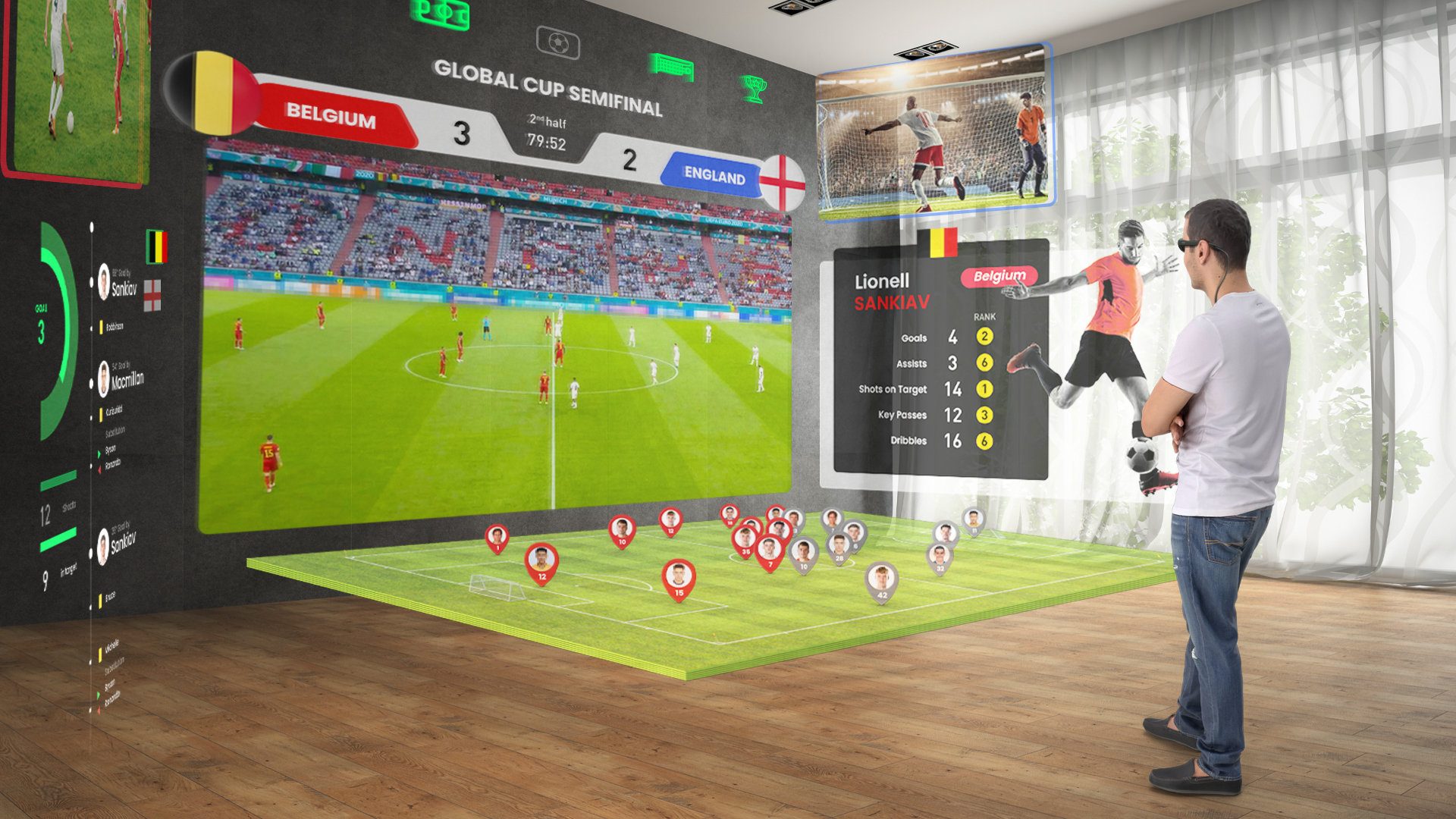Activate the grey soccer ball screen icon
1456x819 pixels.
tap(558, 42)
